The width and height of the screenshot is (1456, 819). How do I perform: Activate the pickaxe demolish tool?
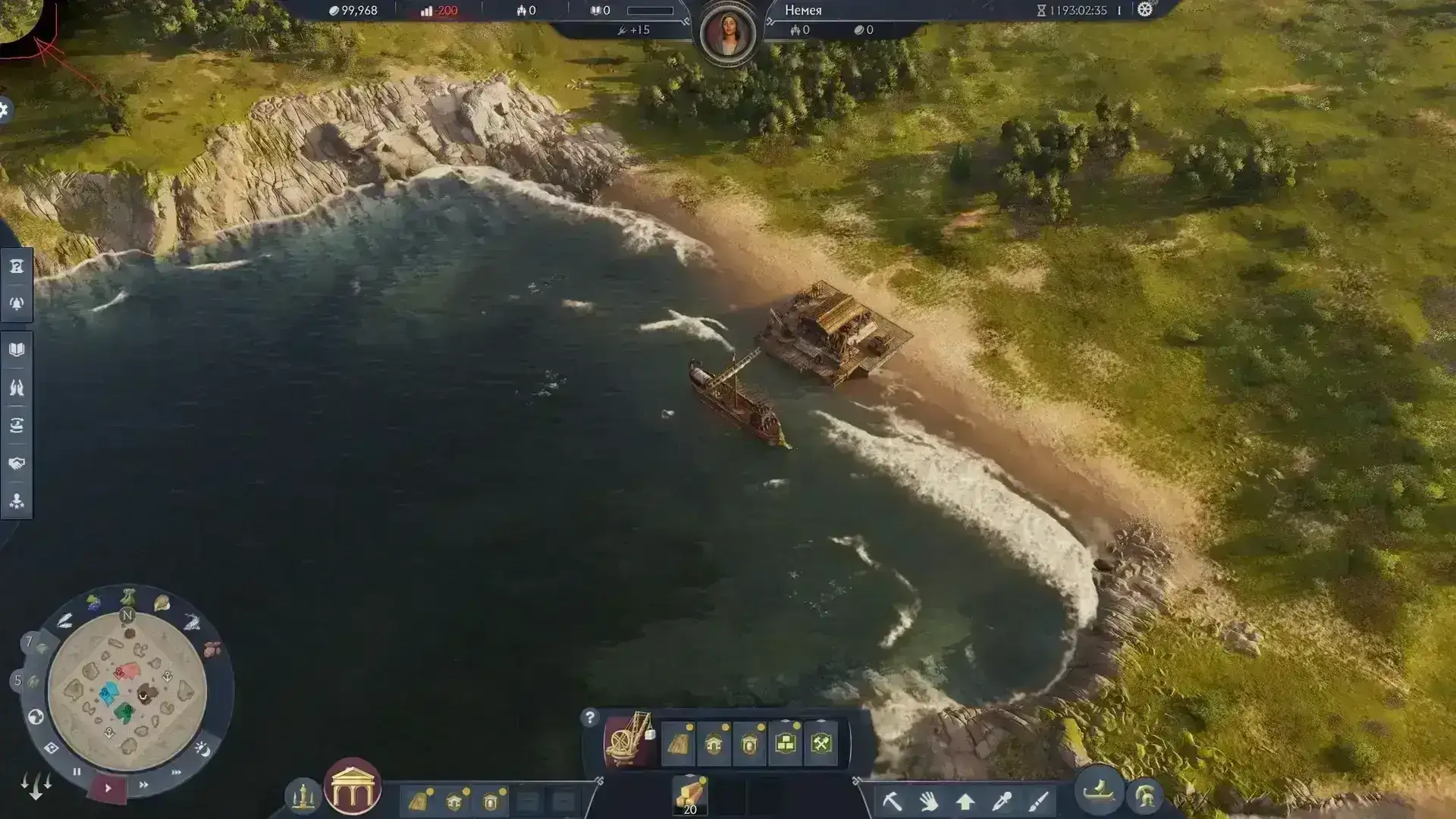click(x=892, y=801)
